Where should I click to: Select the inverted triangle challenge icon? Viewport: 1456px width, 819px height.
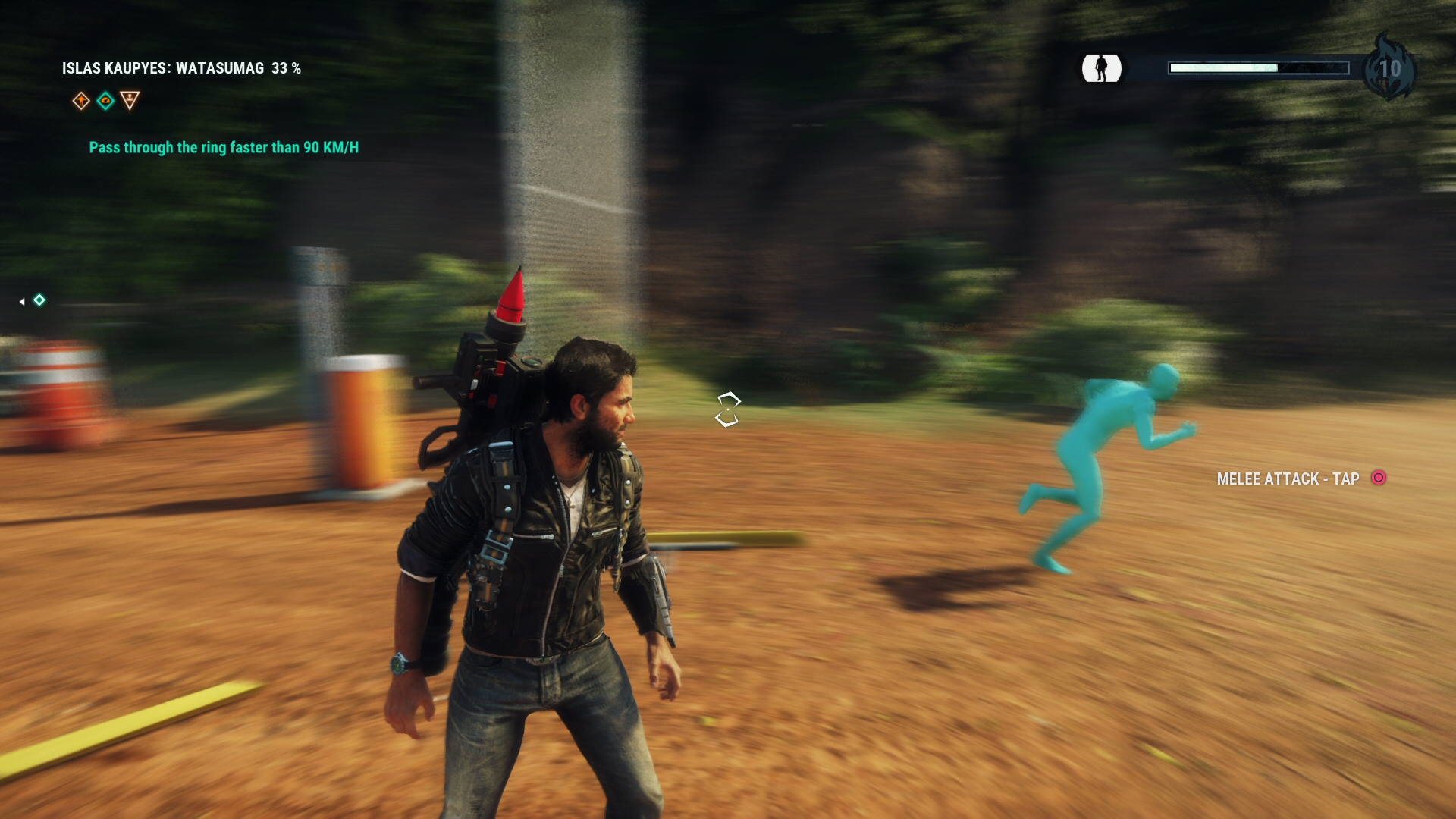[x=130, y=100]
